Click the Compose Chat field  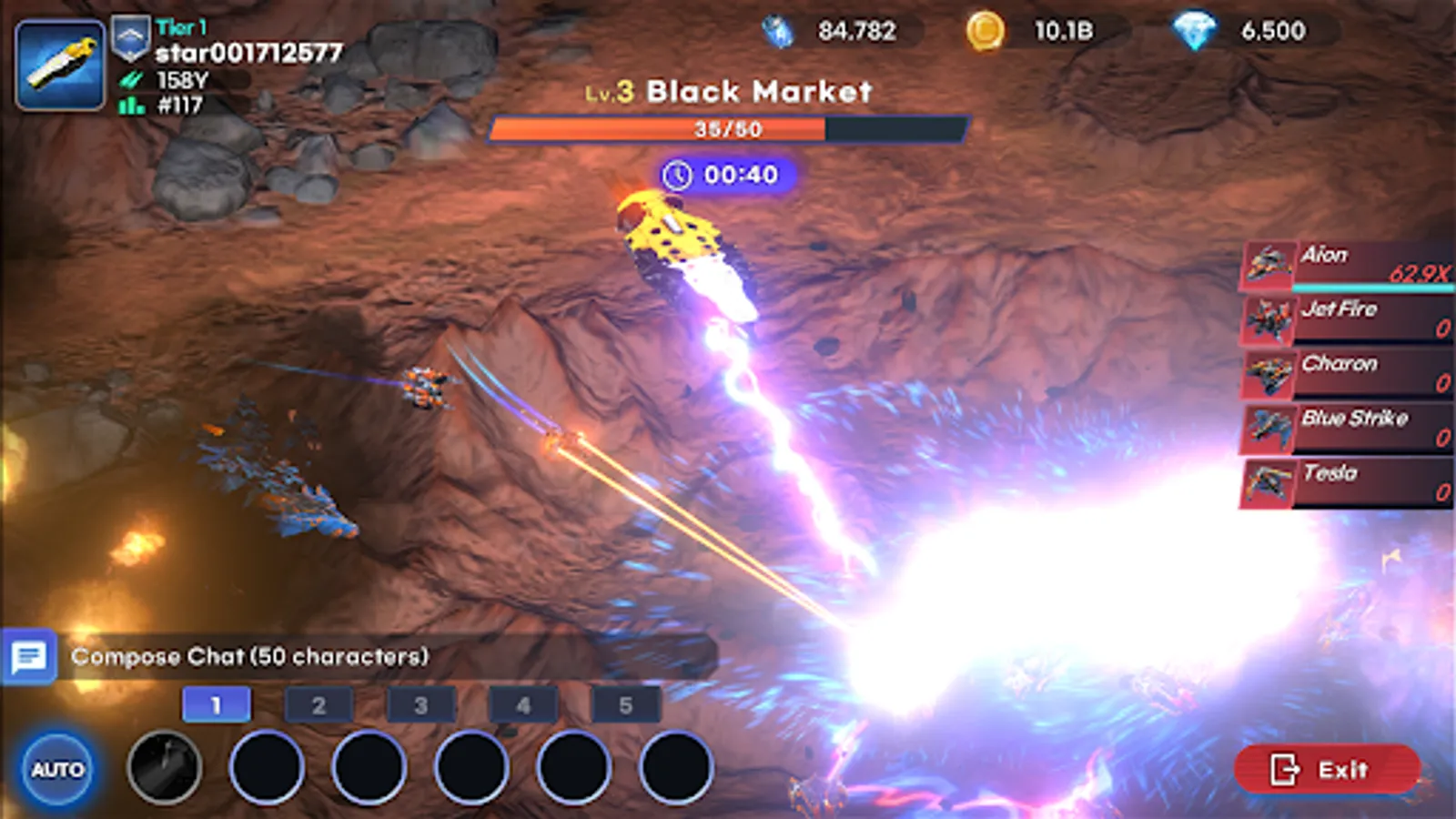249,656
